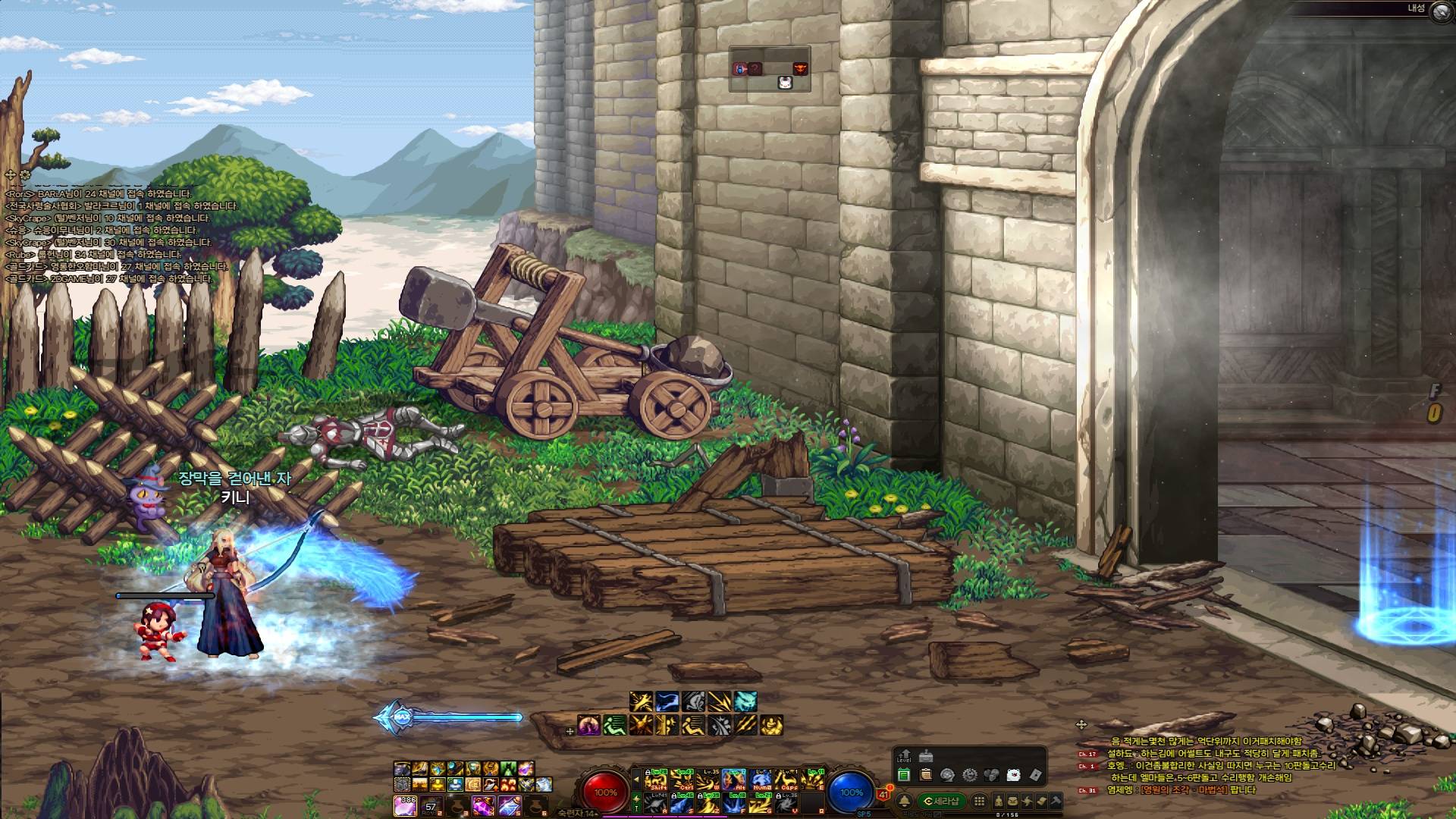Open the 세라샵 cash shop
The height and width of the screenshot is (819, 1456).
[x=942, y=801]
